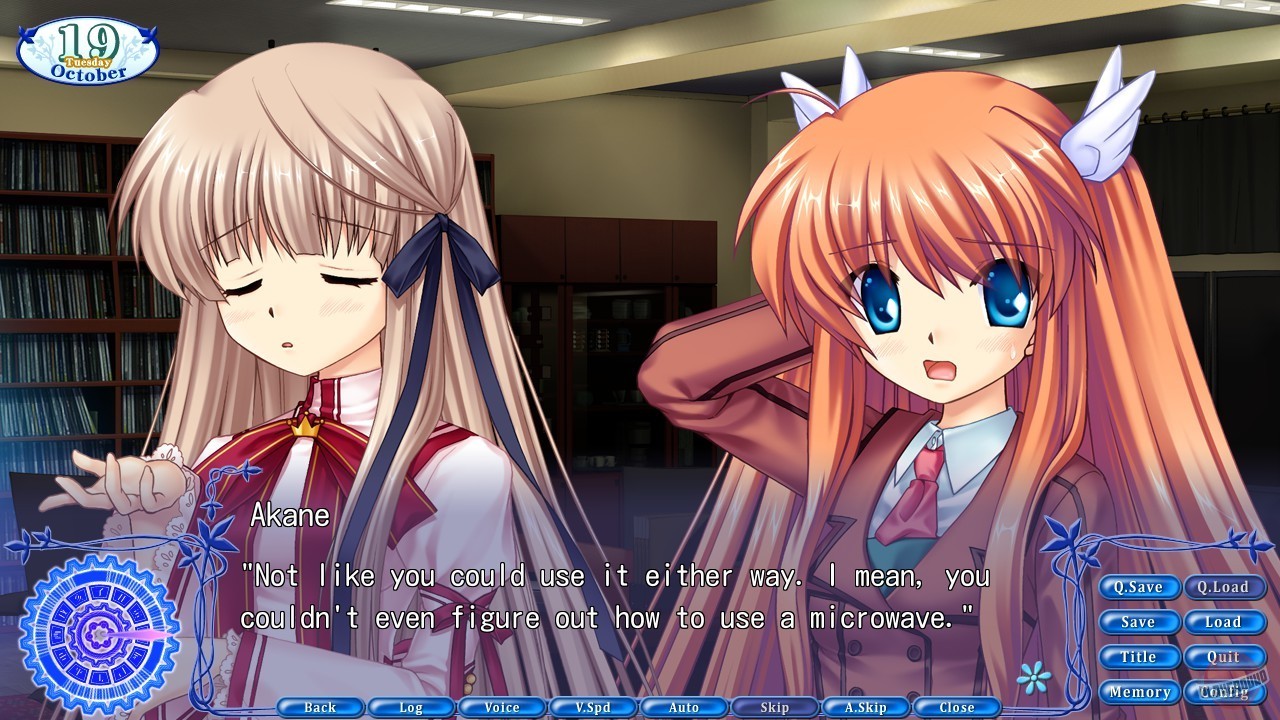Open the Save menu

click(1139, 622)
